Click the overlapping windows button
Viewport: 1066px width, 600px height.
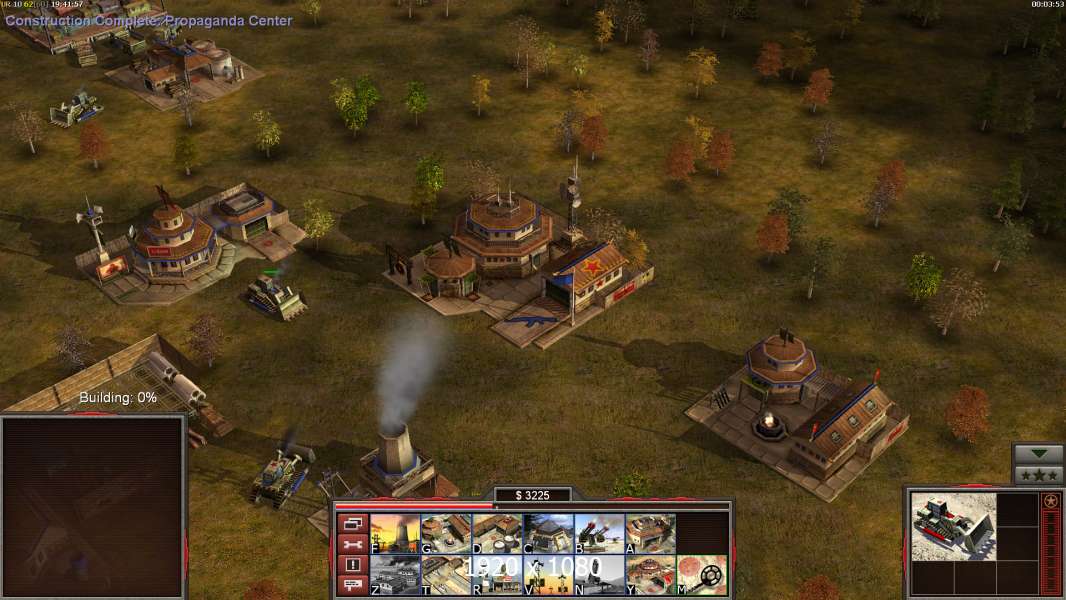coord(351,524)
